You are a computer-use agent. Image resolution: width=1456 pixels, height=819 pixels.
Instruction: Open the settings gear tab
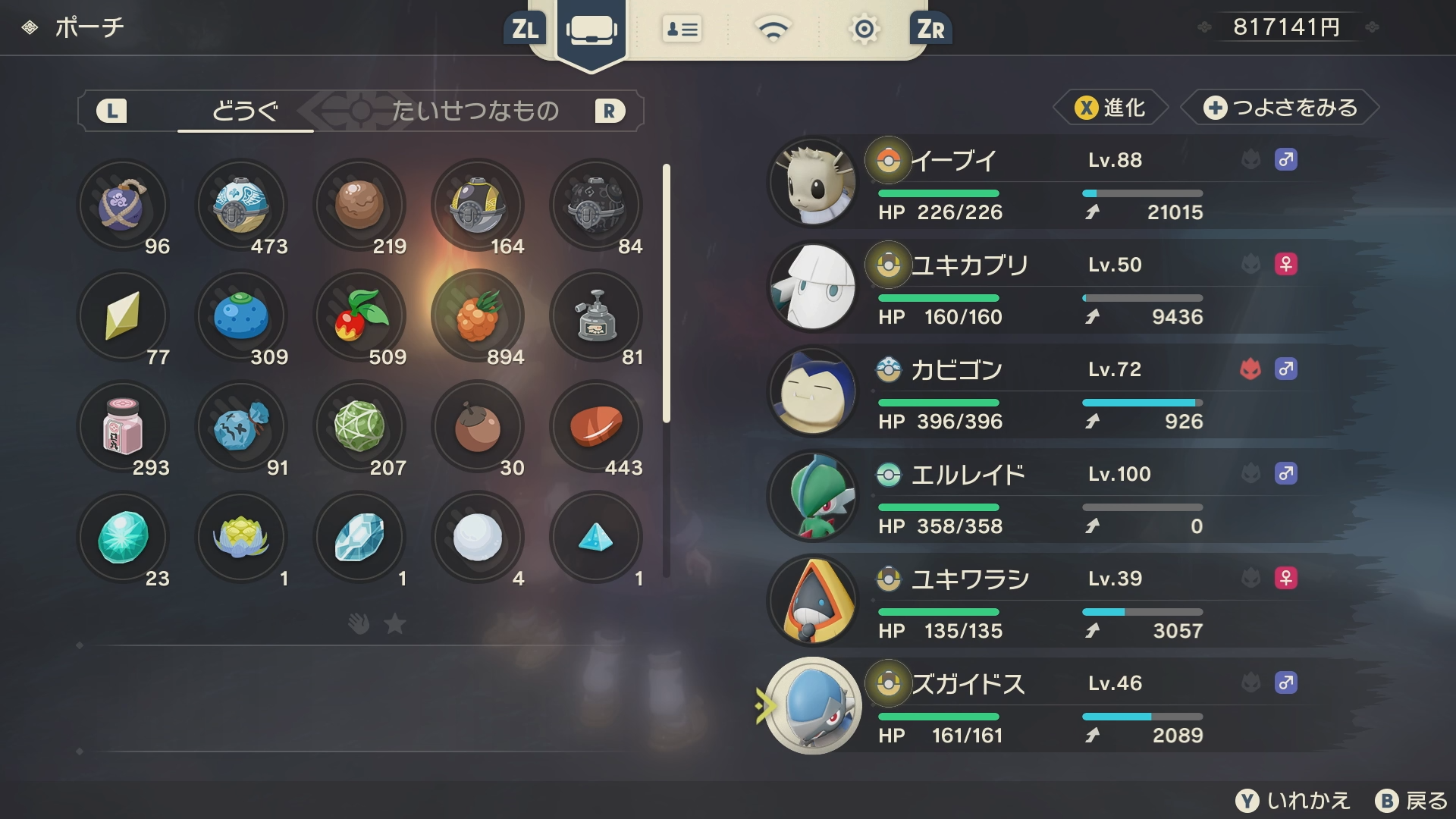864,30
